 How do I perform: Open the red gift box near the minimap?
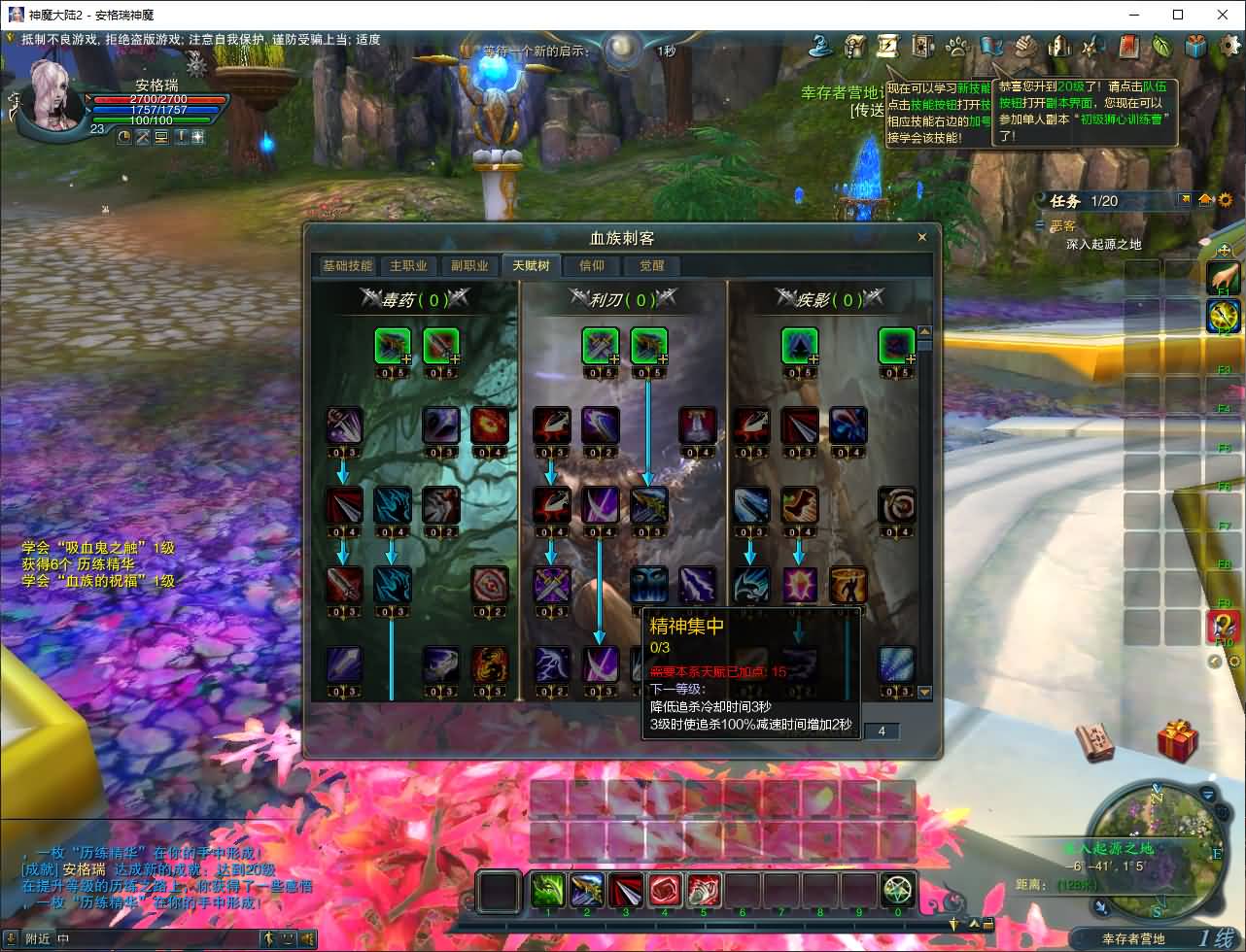tap(1177, 740)
